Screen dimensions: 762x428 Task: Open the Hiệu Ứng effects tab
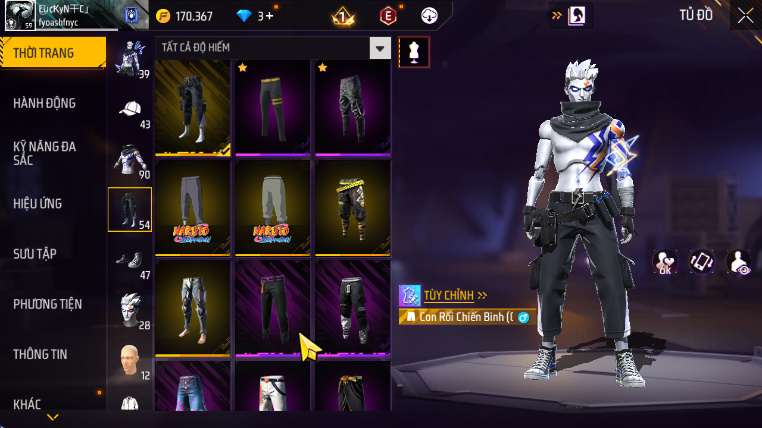(x=38, y=204)
